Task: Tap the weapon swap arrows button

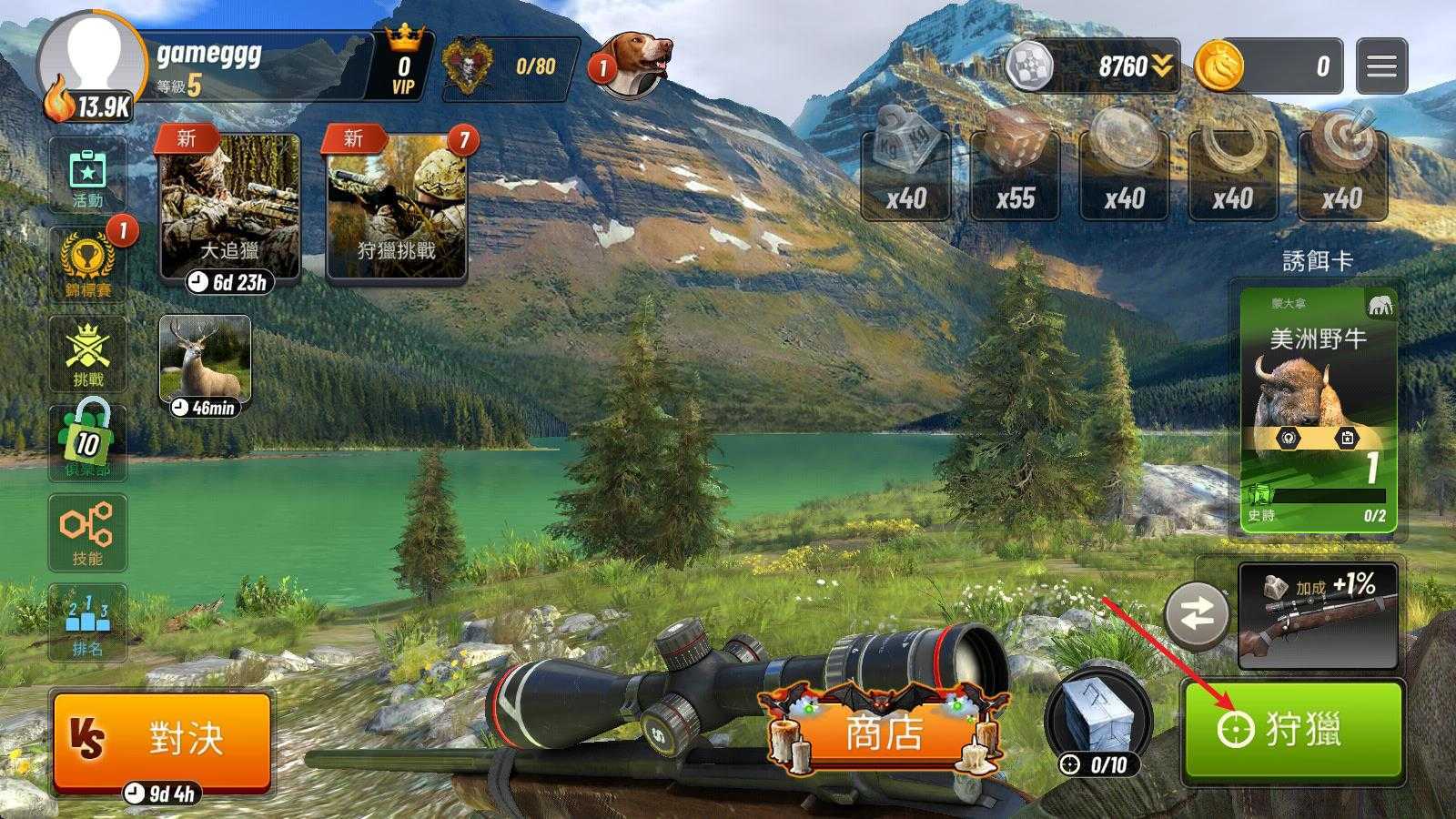Action: click(1197, 615)
